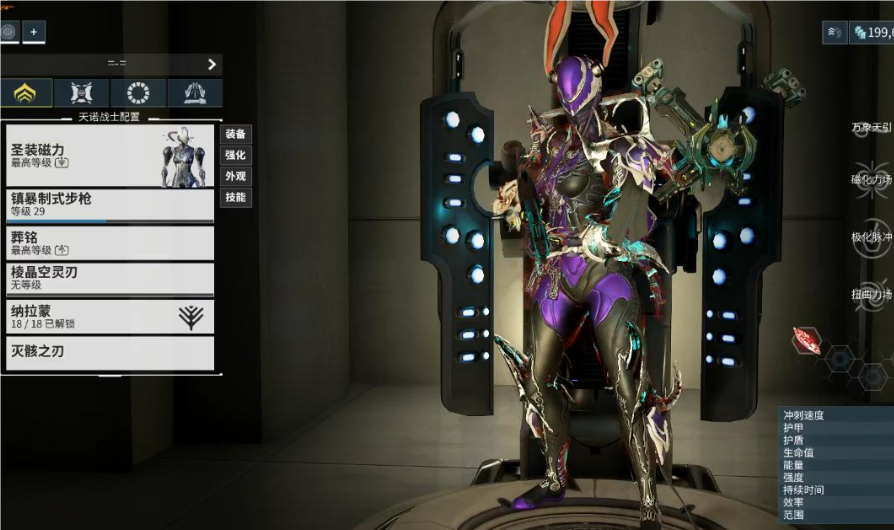Screen dimensions: 894x530
Task: Choose the 葬铭 secondary weapon slot
Action: 110,243
